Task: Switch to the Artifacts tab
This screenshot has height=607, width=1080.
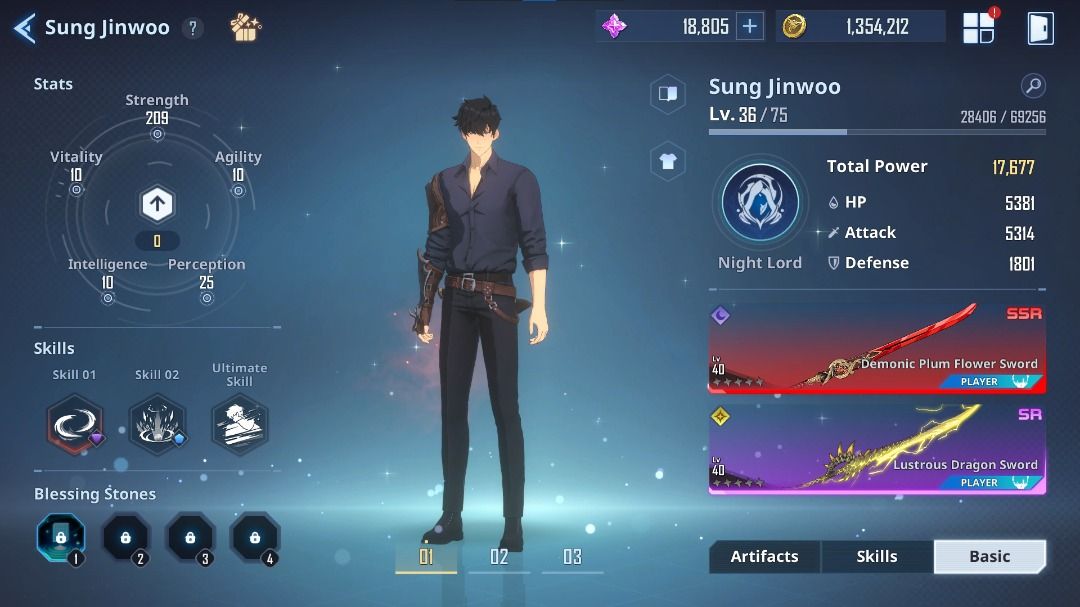Action: coord(764,557)
